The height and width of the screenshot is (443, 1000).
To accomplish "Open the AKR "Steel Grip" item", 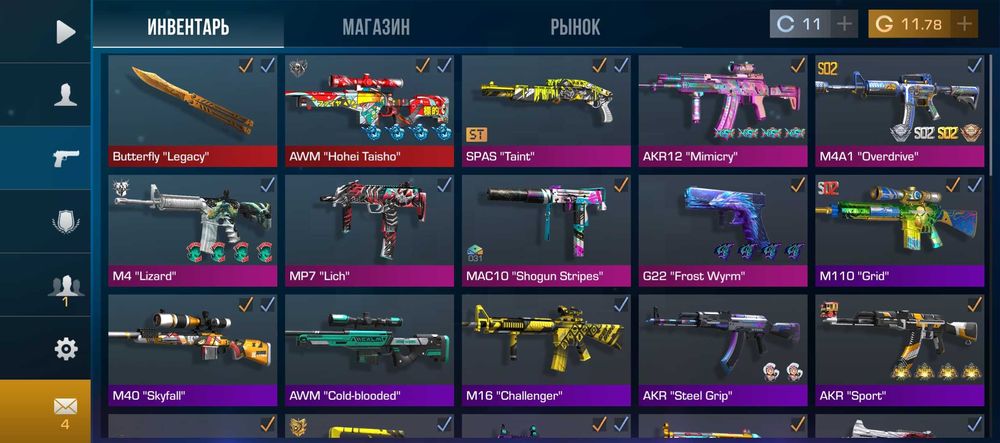I will tap(723, 350).
